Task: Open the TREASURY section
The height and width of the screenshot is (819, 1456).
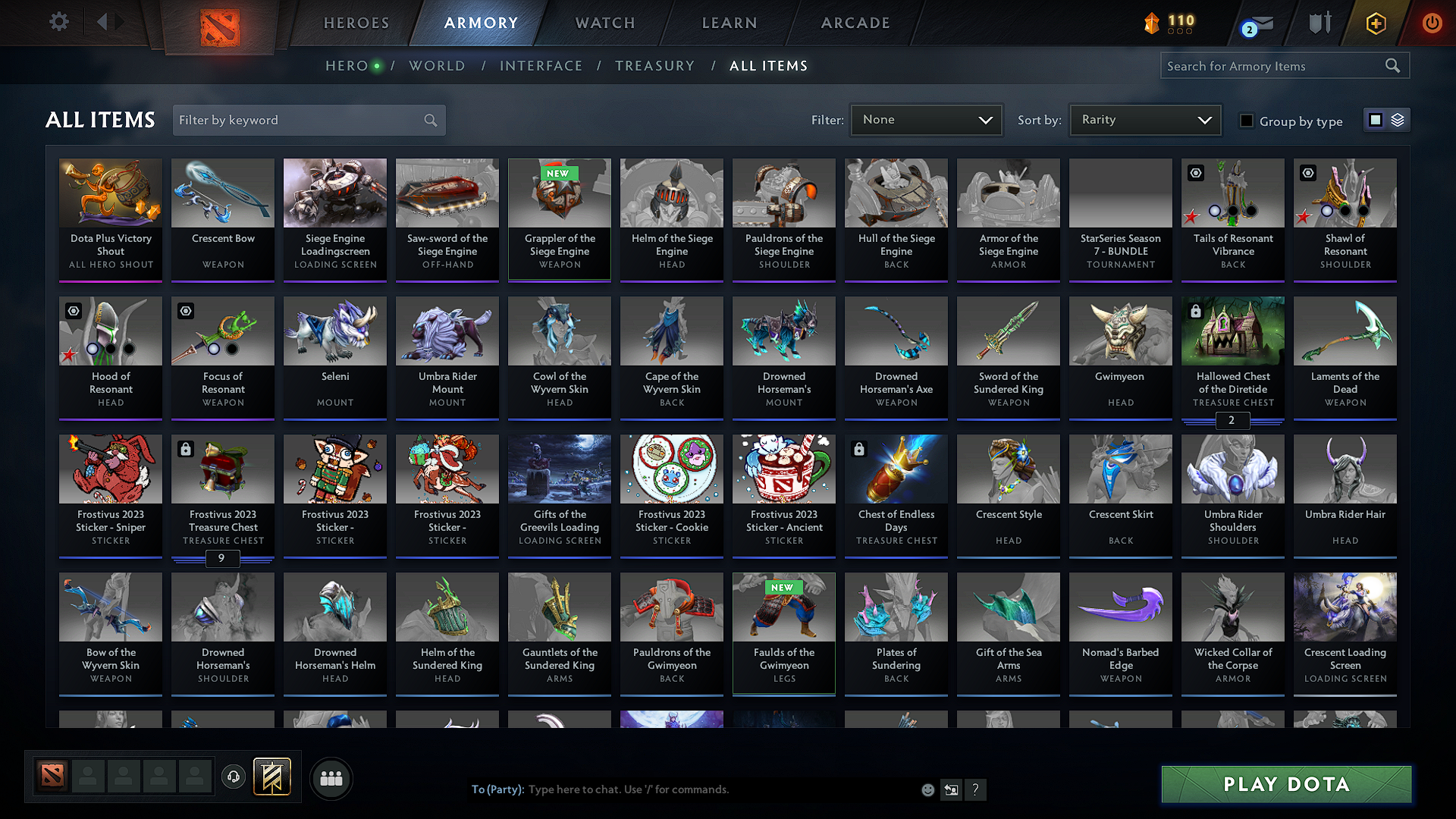Action: 655,66
